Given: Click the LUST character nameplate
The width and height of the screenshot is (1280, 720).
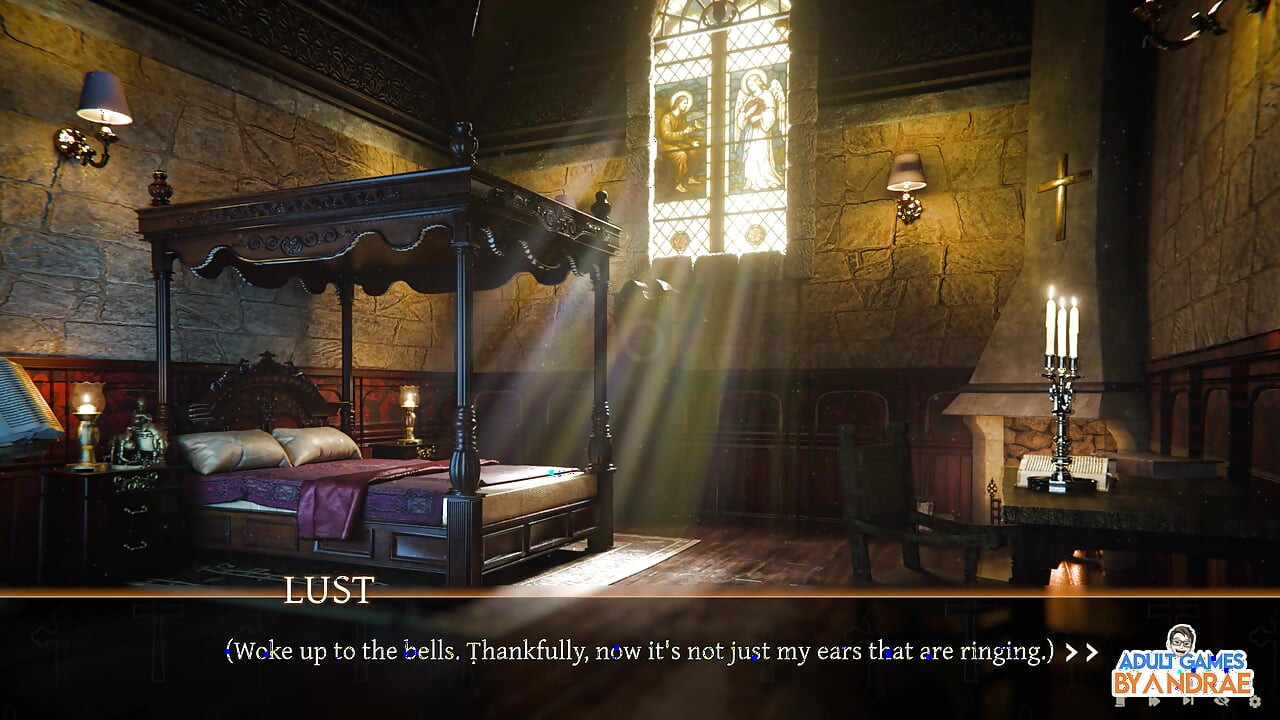Looking at the screenshot, I should click(328, 591).
